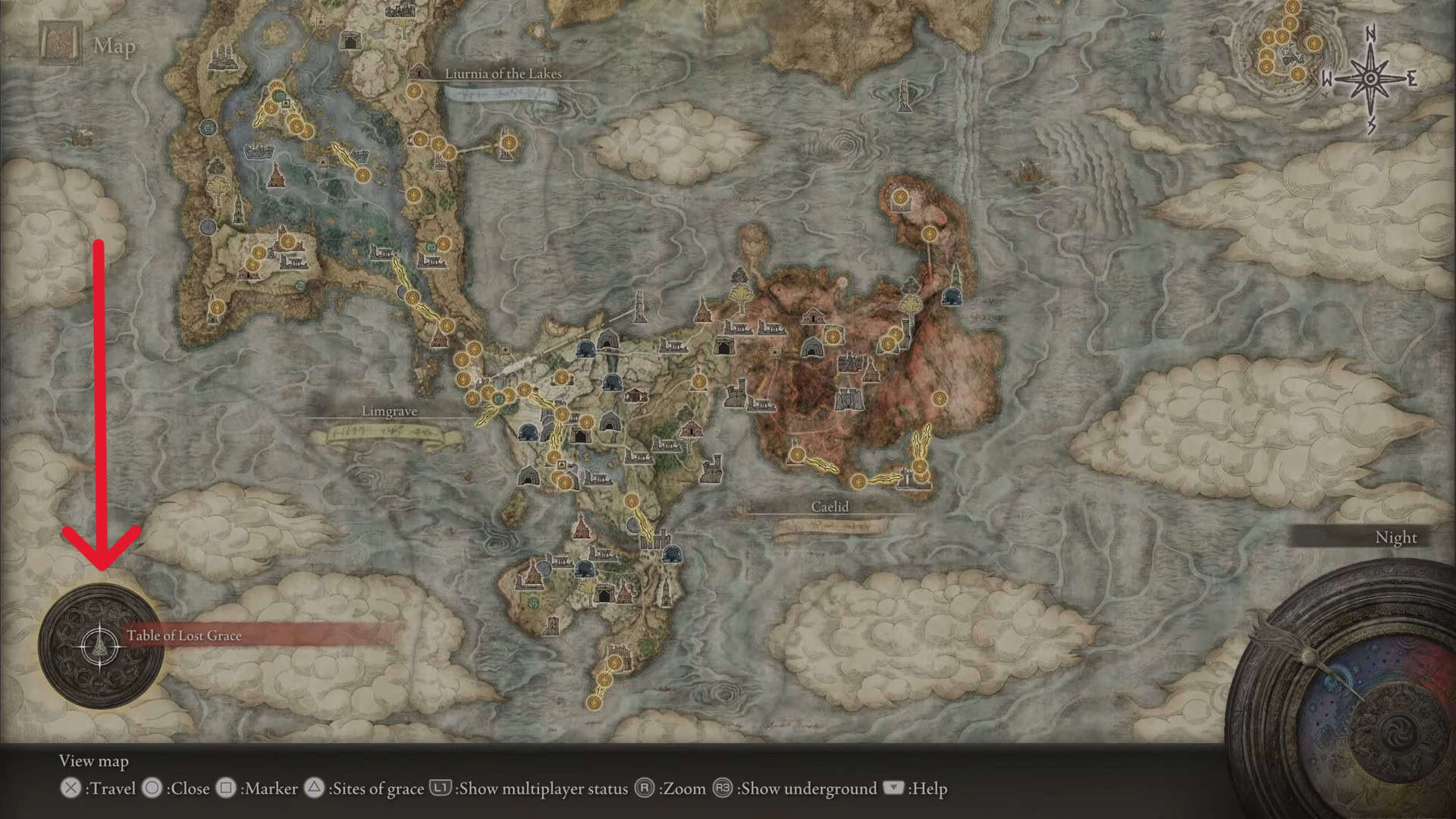This screenshot has width=1456, height=819.
Task: Click the Map scroll icon in the header
Action: coord(61,44)
